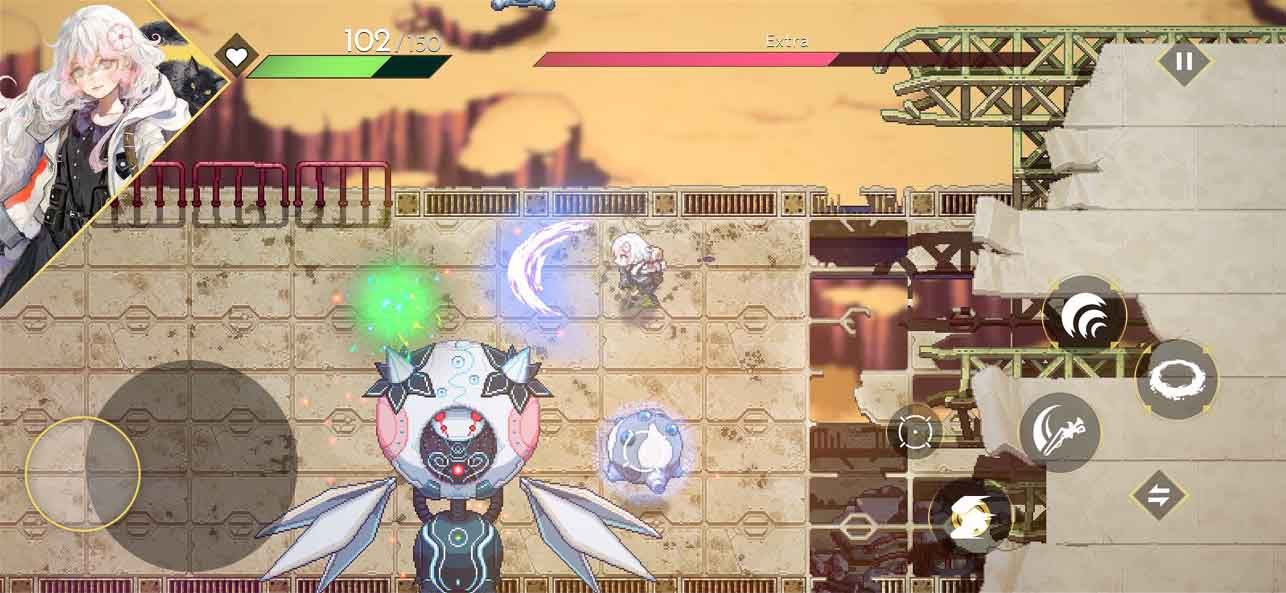The width and height of the screenshot is (1286, 593).
Task: Pause the game with the pause button
Action: (x=1184, y=61)
